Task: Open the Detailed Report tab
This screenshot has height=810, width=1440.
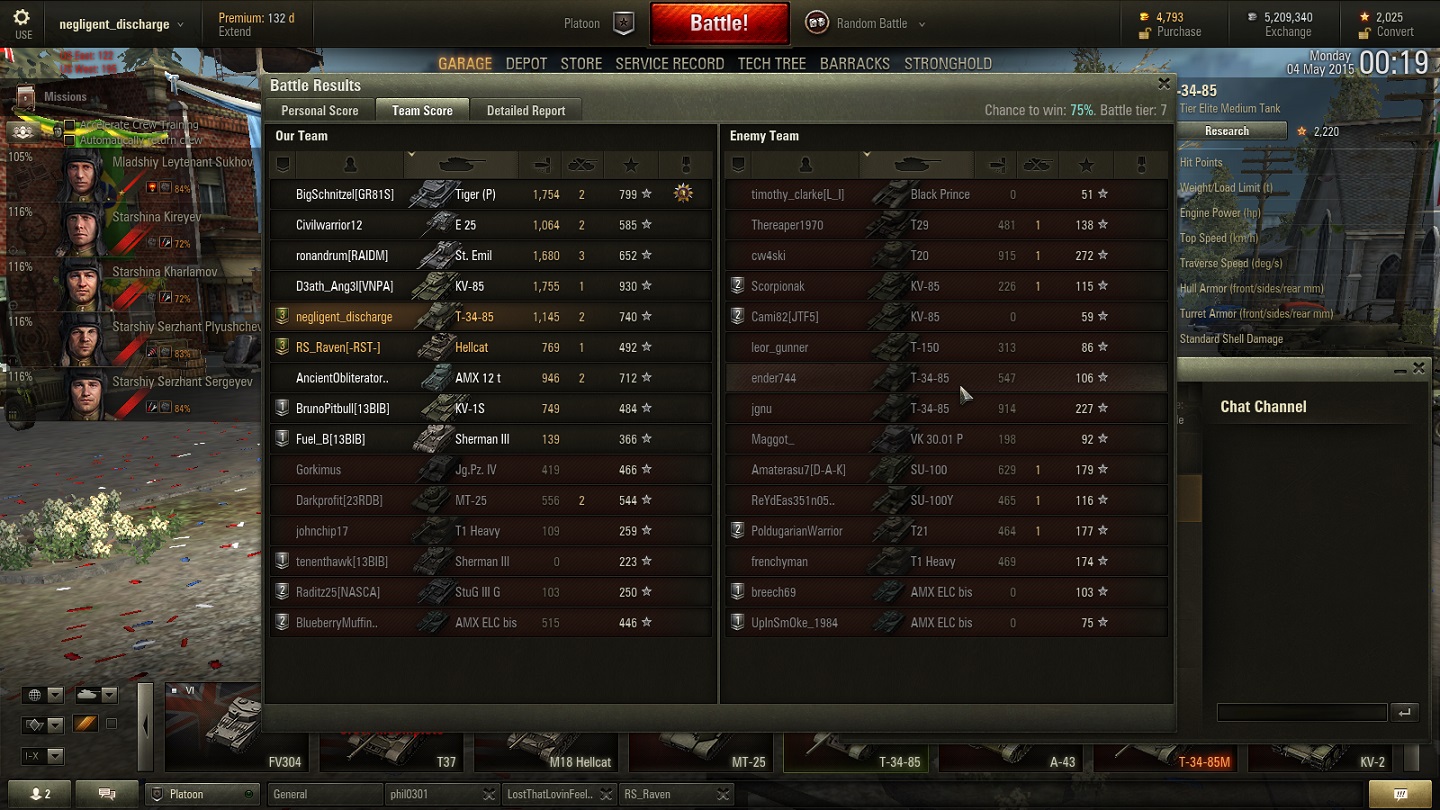Action: coord(526,111)
